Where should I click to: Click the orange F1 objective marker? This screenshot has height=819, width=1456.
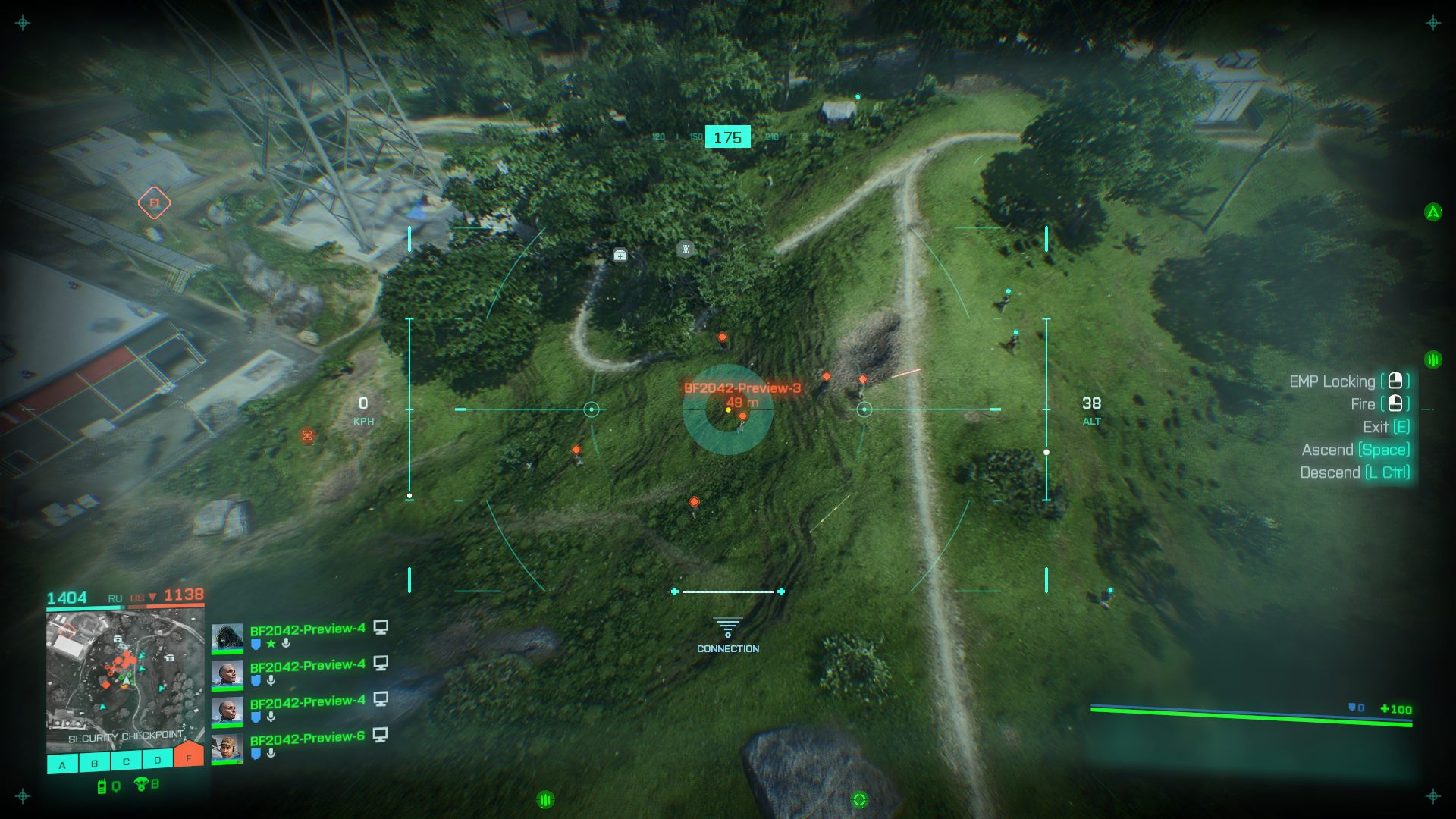(154, 202)
